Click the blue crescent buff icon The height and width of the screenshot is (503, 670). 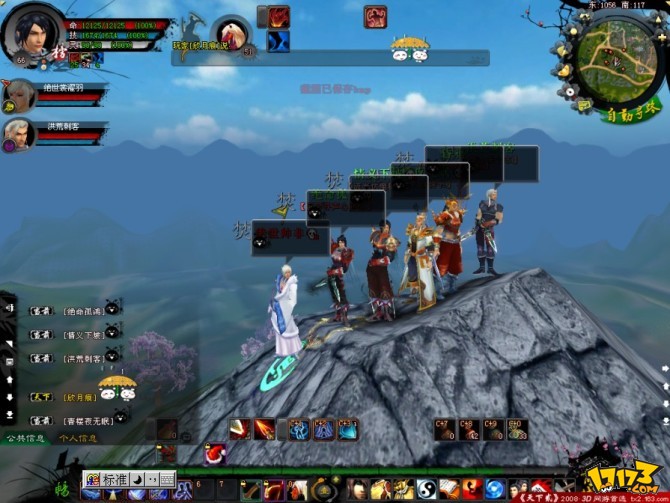[x=278, y=41]
